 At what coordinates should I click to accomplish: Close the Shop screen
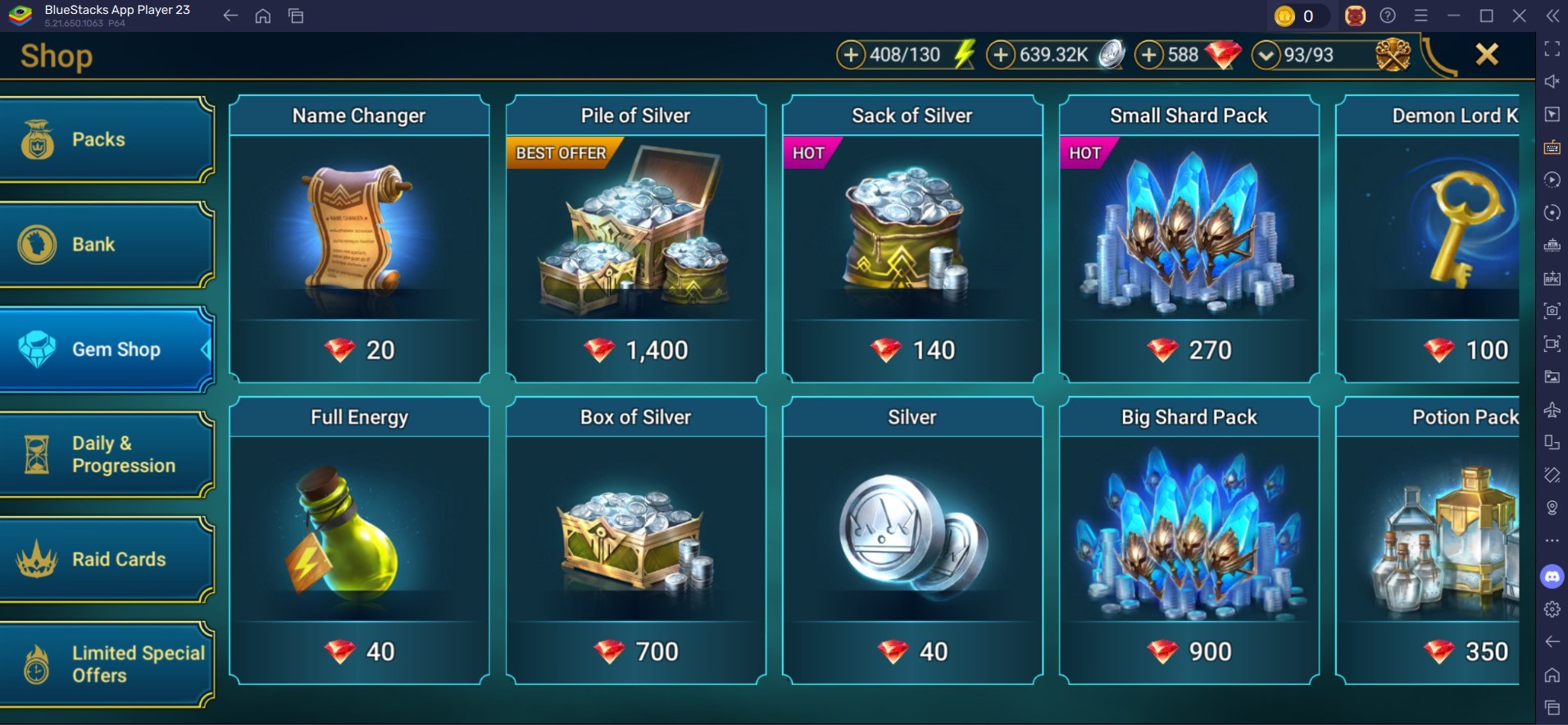tap(1486, 55)
